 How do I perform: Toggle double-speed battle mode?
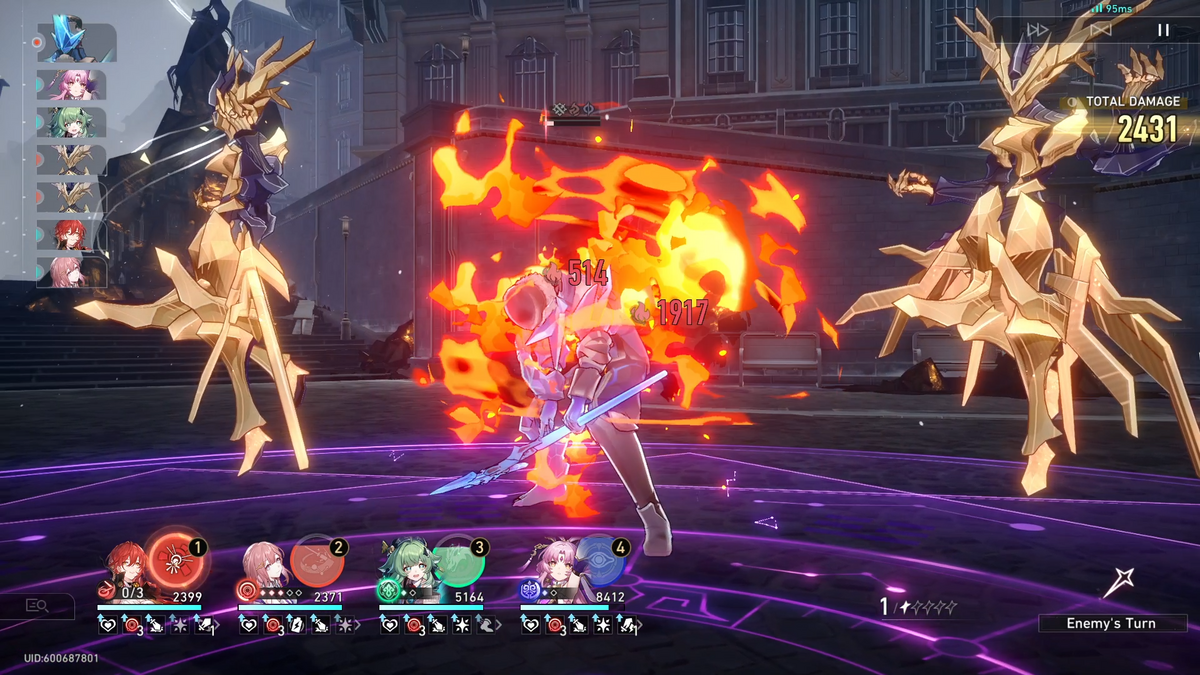(x=1038, y=30)
